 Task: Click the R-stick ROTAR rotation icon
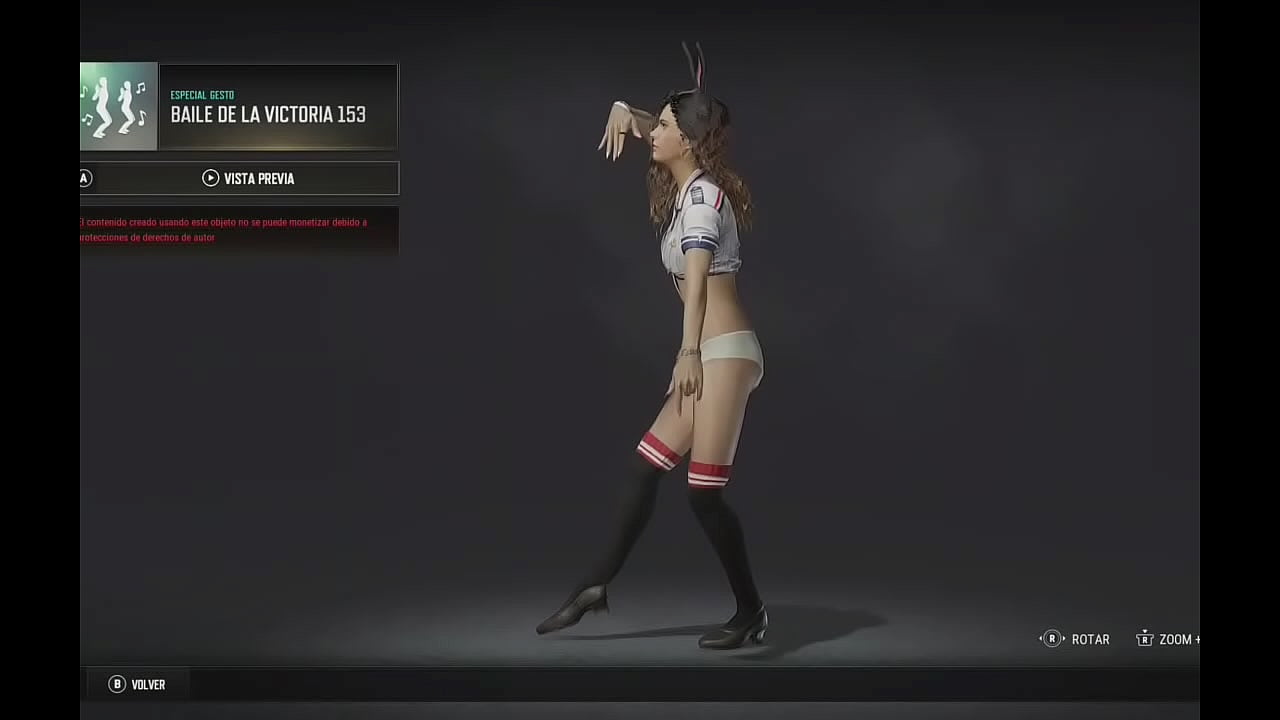[1052, 638]
